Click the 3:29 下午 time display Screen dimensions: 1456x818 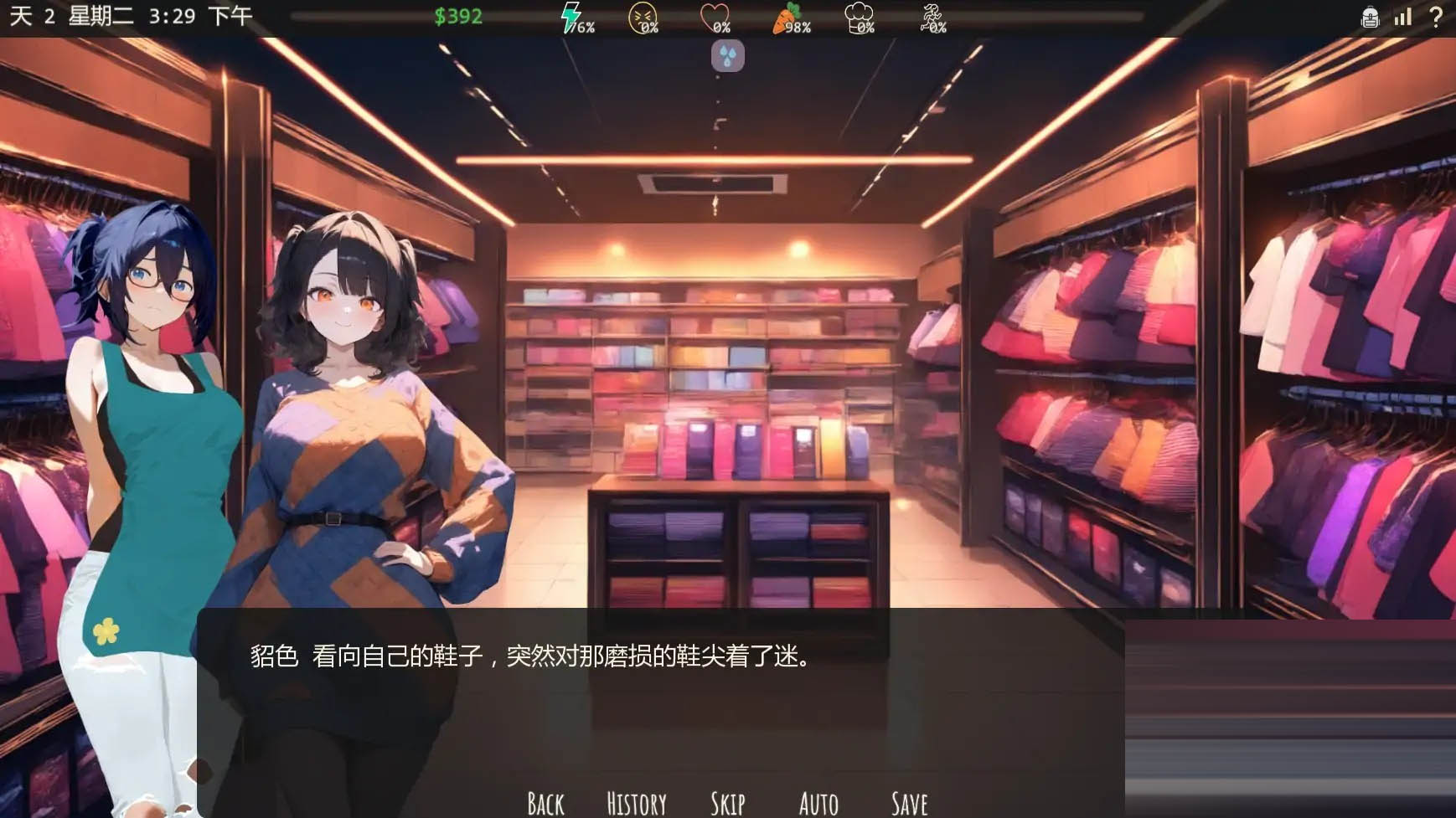[199, 14]
